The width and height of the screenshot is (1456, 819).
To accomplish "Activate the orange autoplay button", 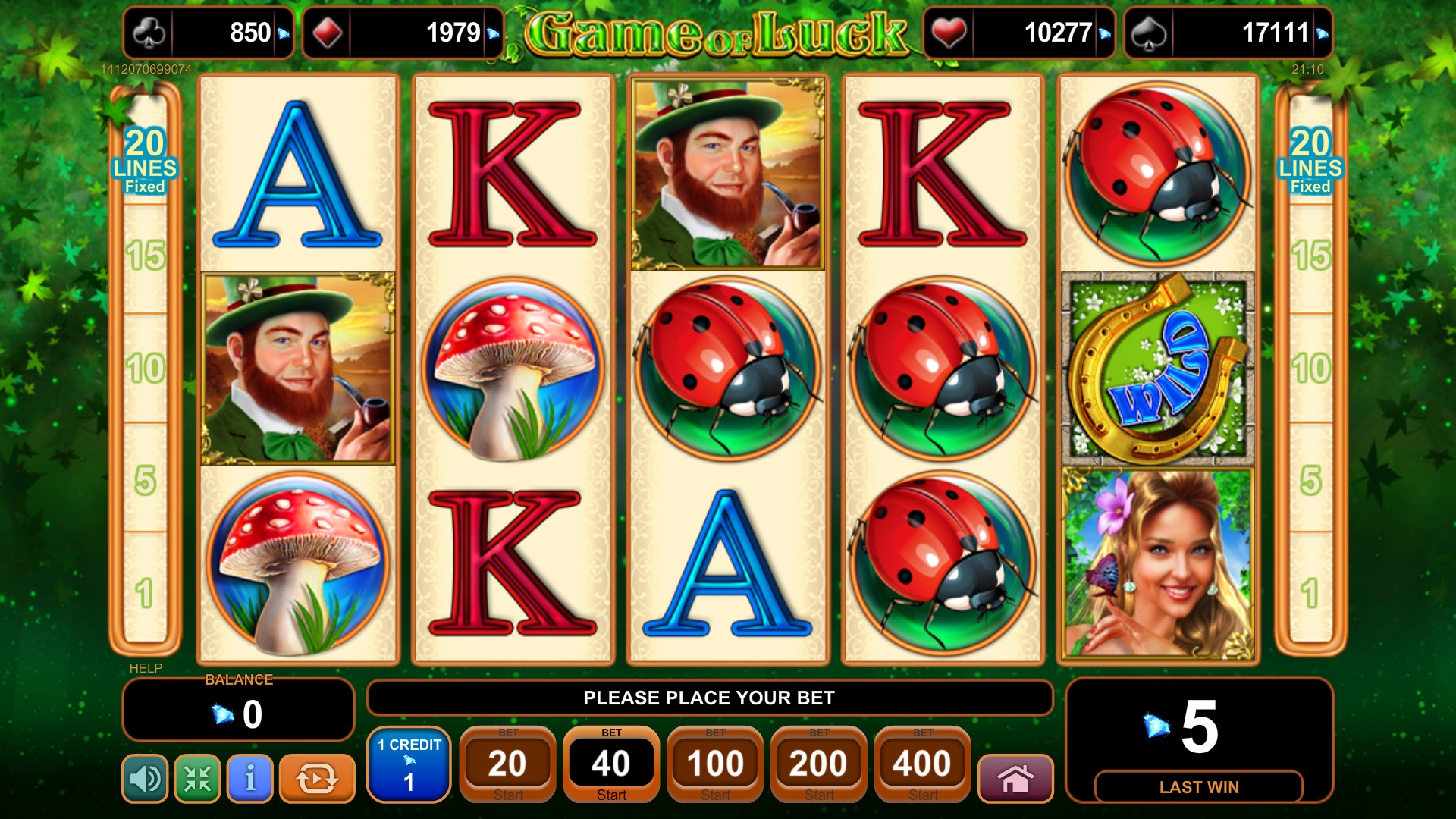I will tap(317, 778).
